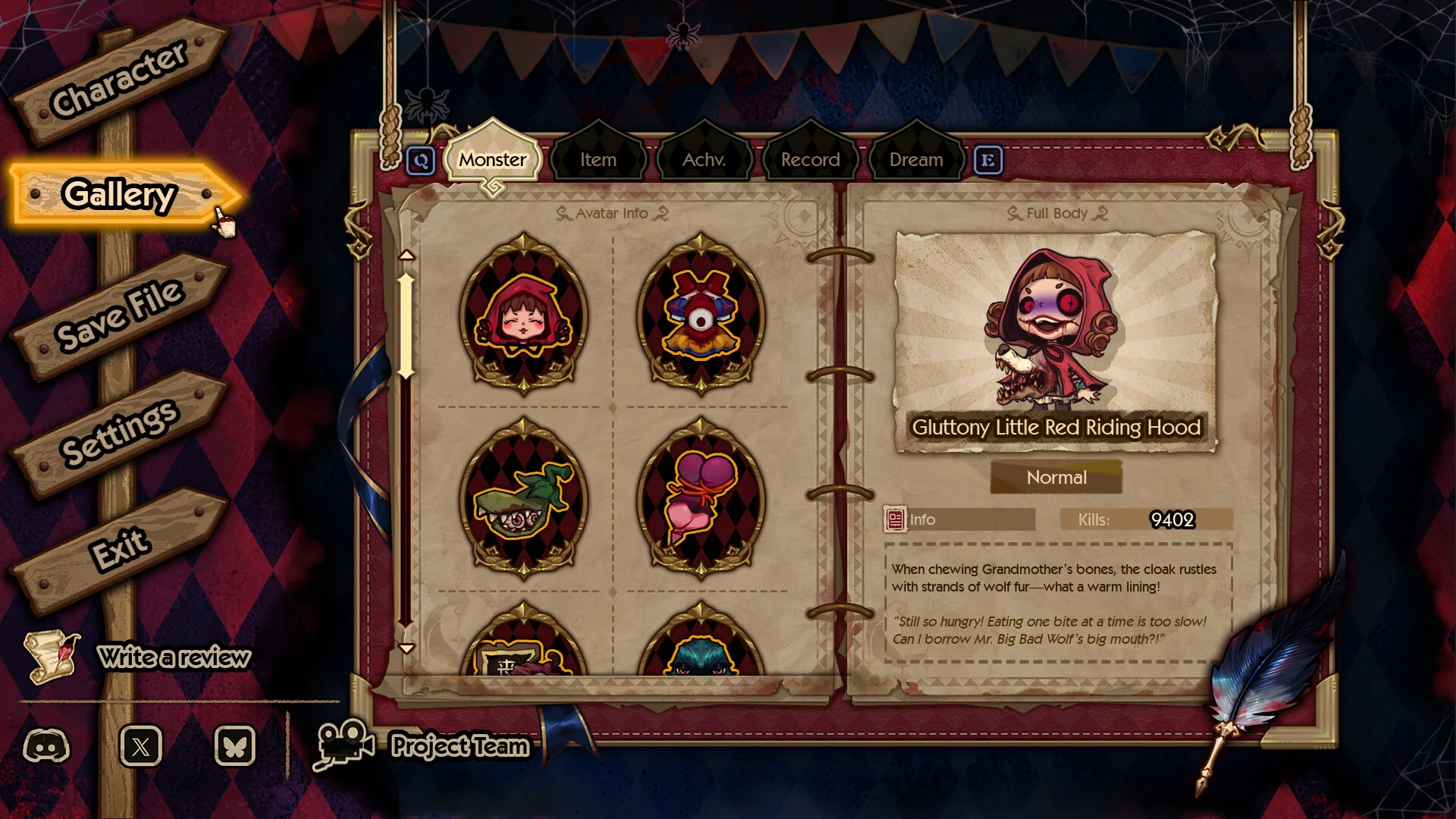The width and height of the screenshot is (1456, 819).
Task: Open the Bluesky butterfly icon
Action: (235, 746)
